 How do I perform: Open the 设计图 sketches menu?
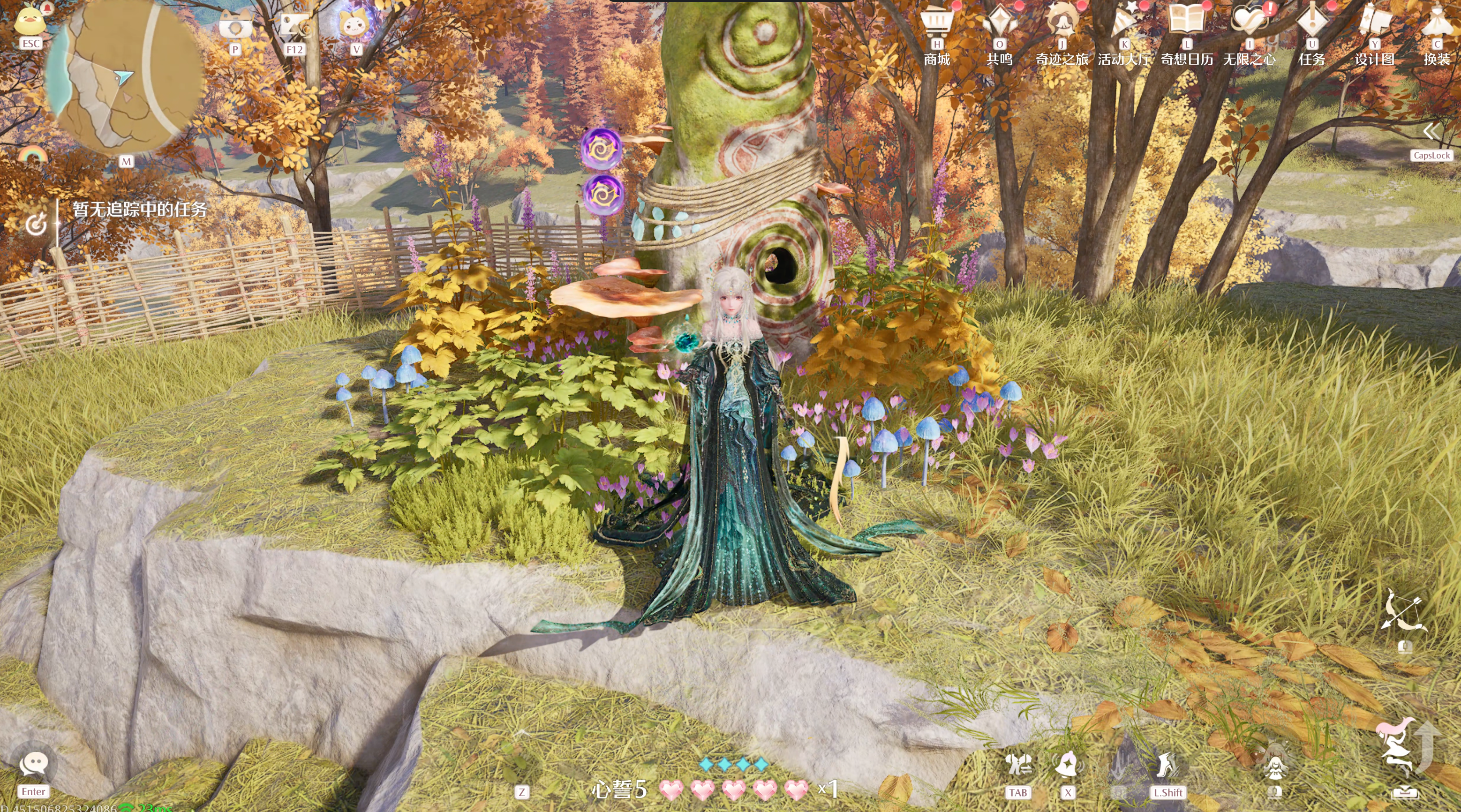(1374, 23)
